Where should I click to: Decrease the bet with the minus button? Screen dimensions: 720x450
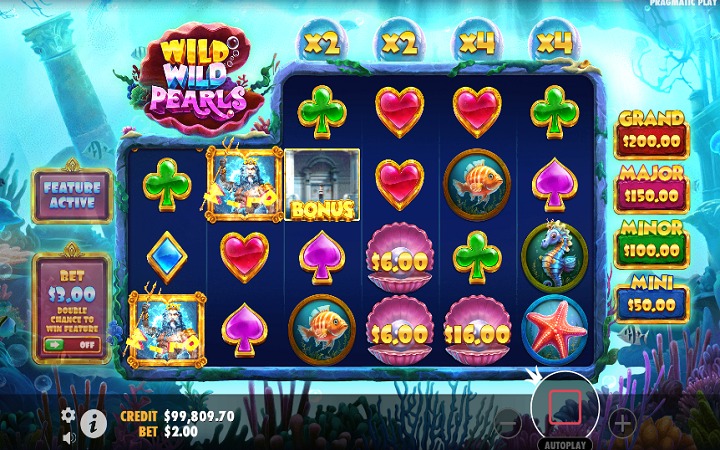(509, 423)
